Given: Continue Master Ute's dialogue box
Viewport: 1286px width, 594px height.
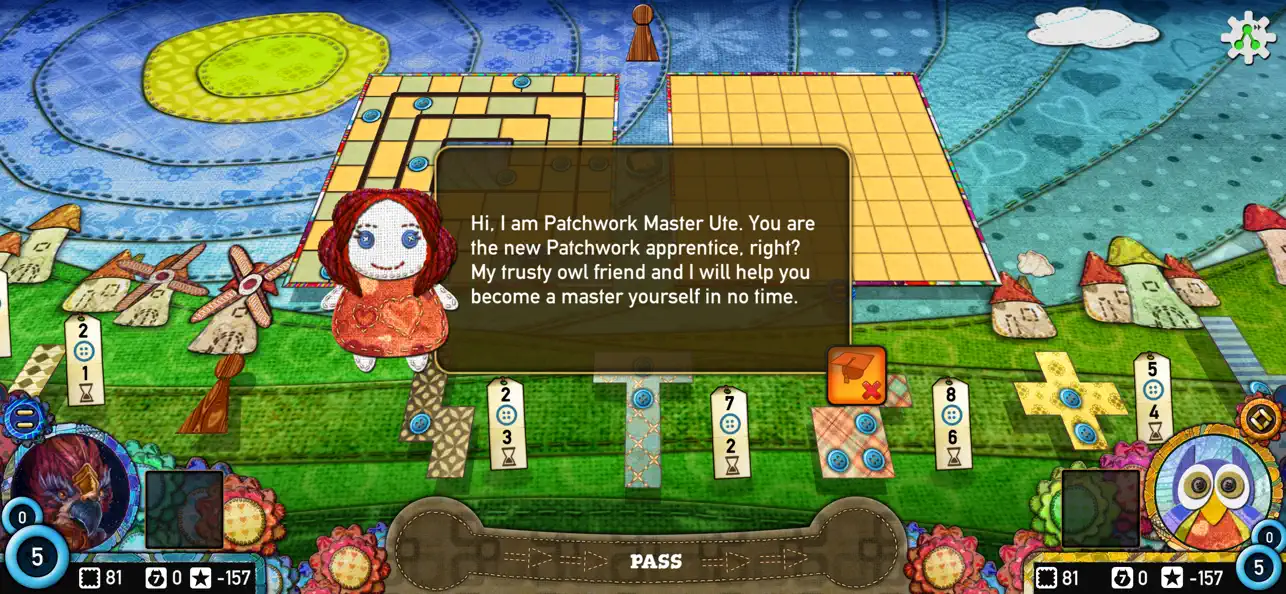Looking at the screenshot, I should click(643, 260).
